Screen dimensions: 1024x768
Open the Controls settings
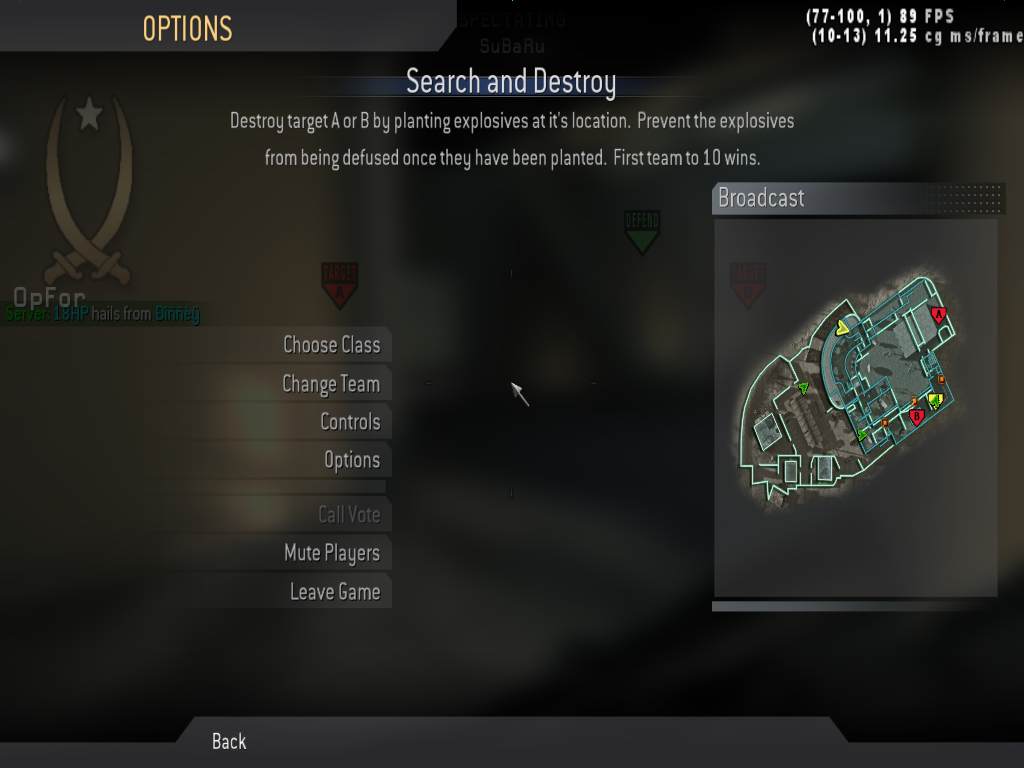(x=349, y=422)
